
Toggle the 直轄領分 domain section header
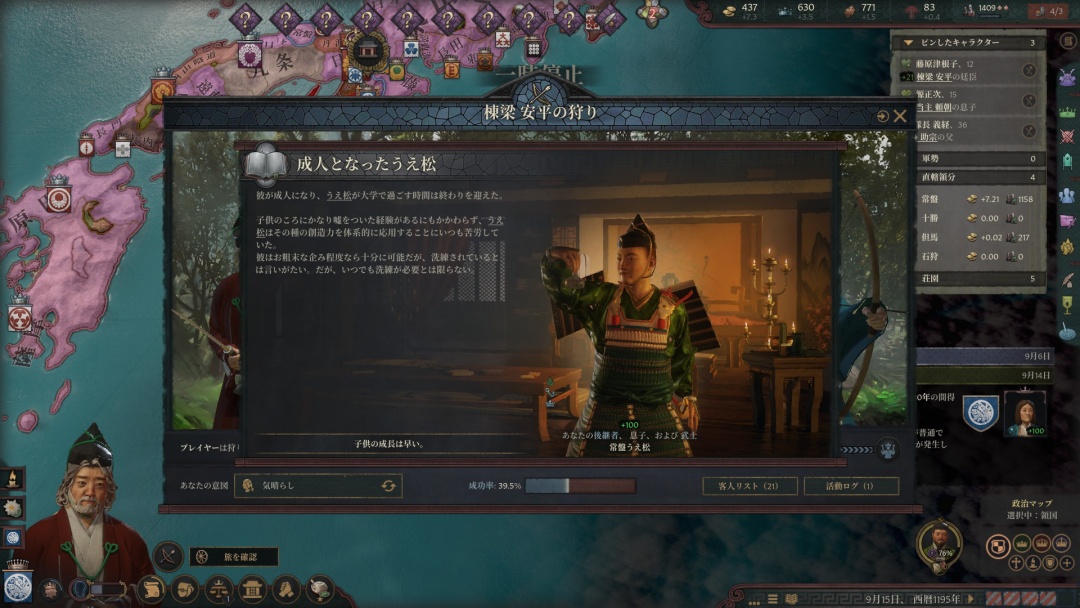coord(980,177)
